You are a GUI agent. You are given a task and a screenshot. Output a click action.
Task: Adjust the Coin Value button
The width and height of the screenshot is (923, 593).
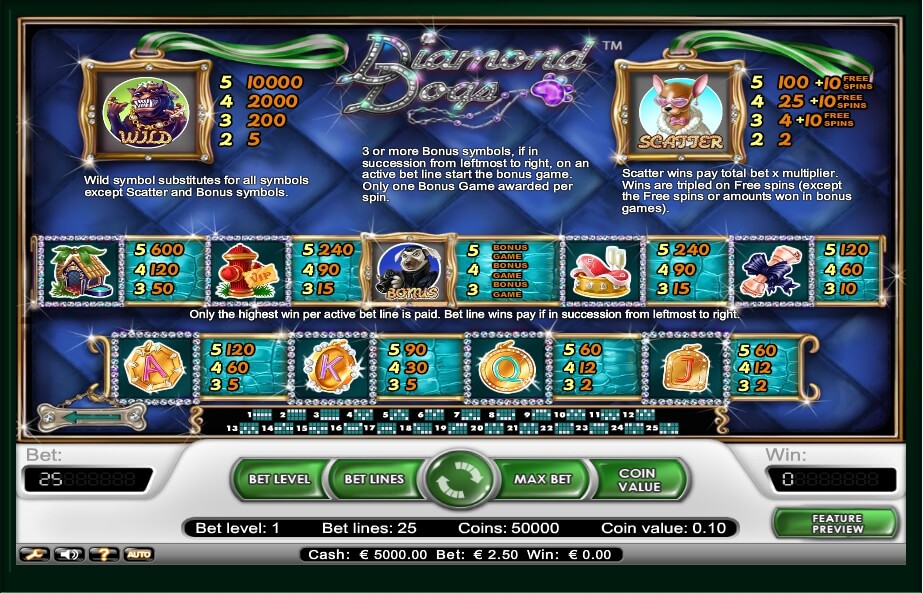point(638,480)
